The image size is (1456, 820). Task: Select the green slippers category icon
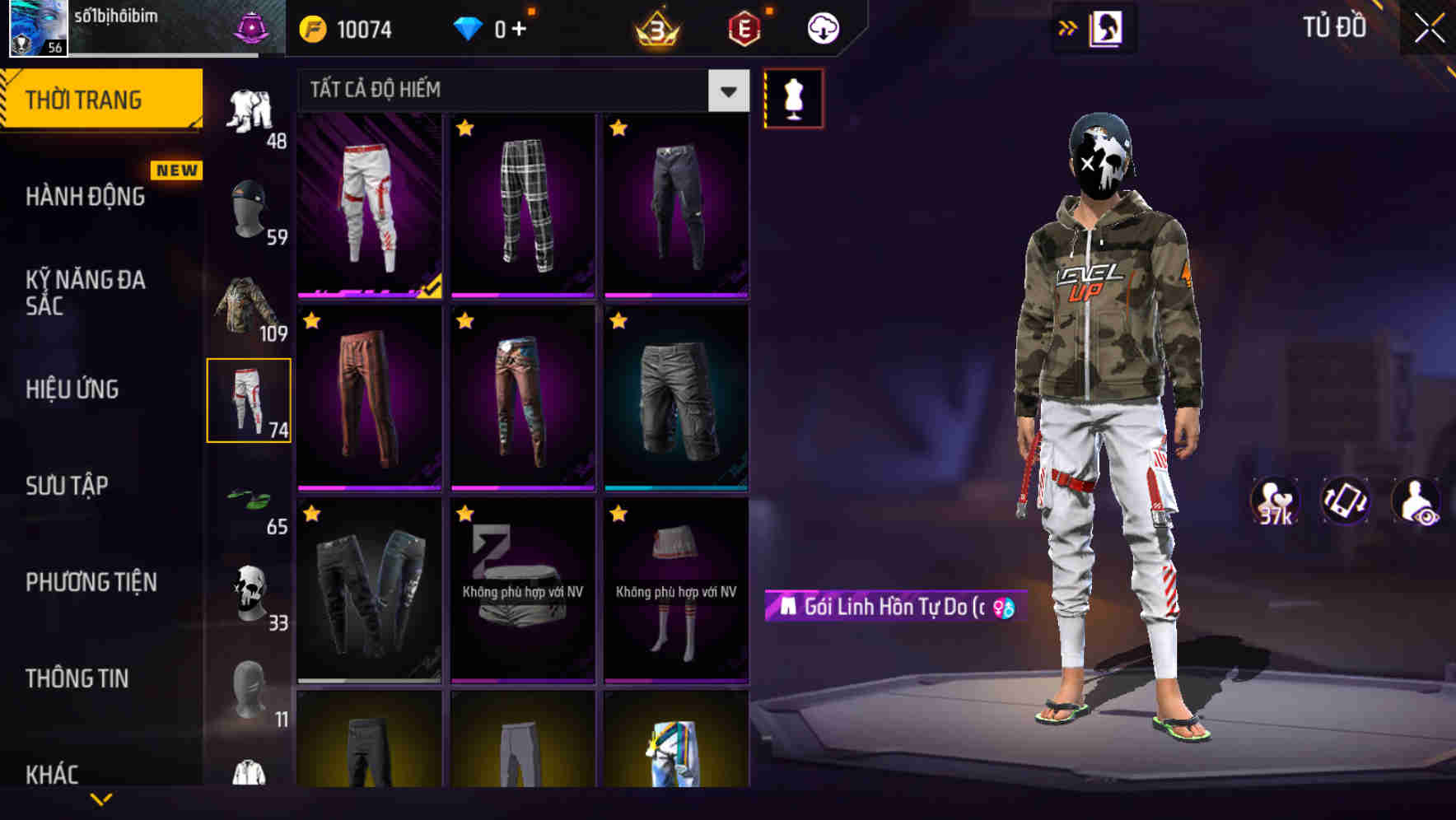pos(250,496)
